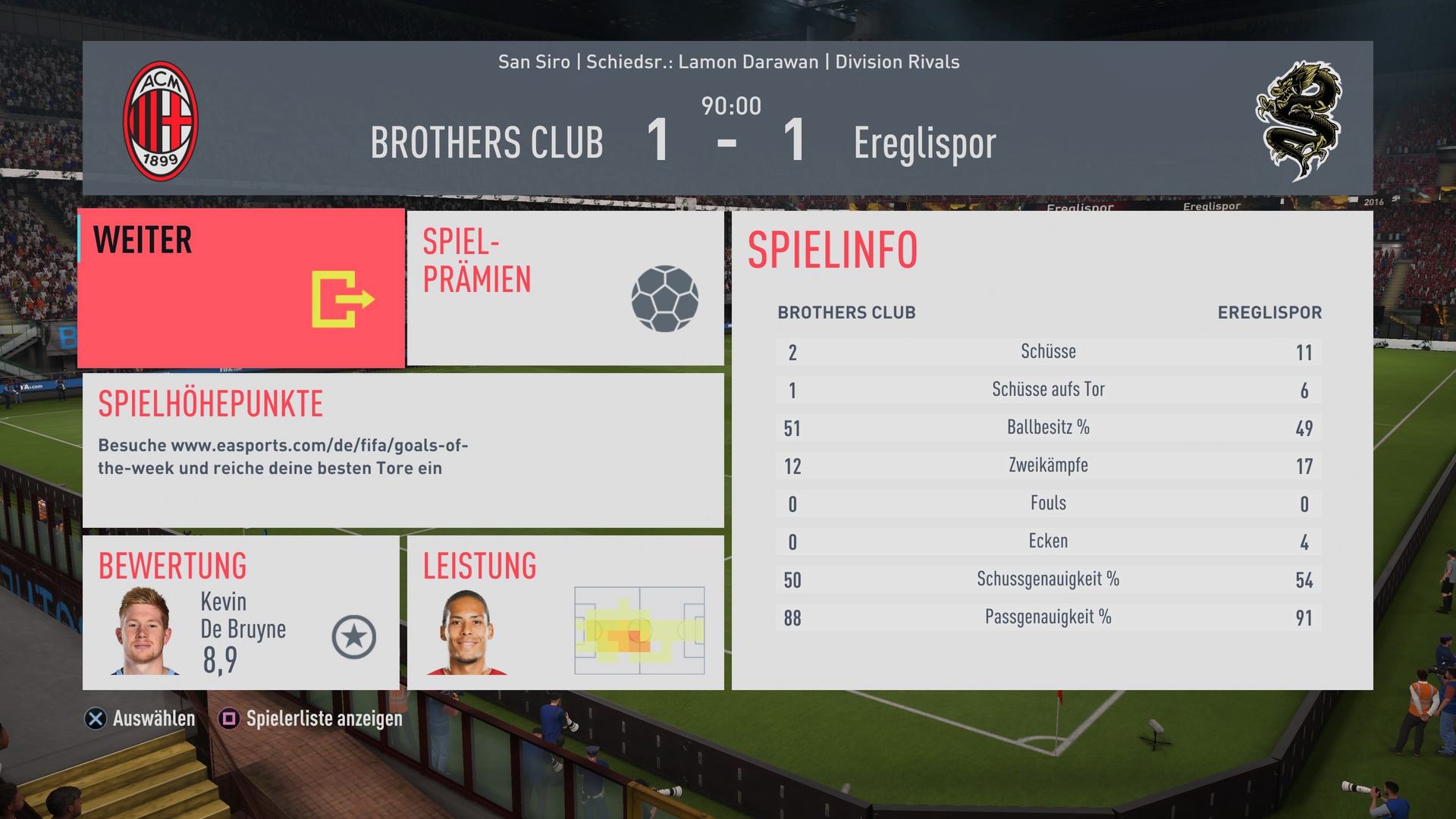
Task: Show the Bewertung tile for Kevin De Bruyne
Action: coord(240,613)
